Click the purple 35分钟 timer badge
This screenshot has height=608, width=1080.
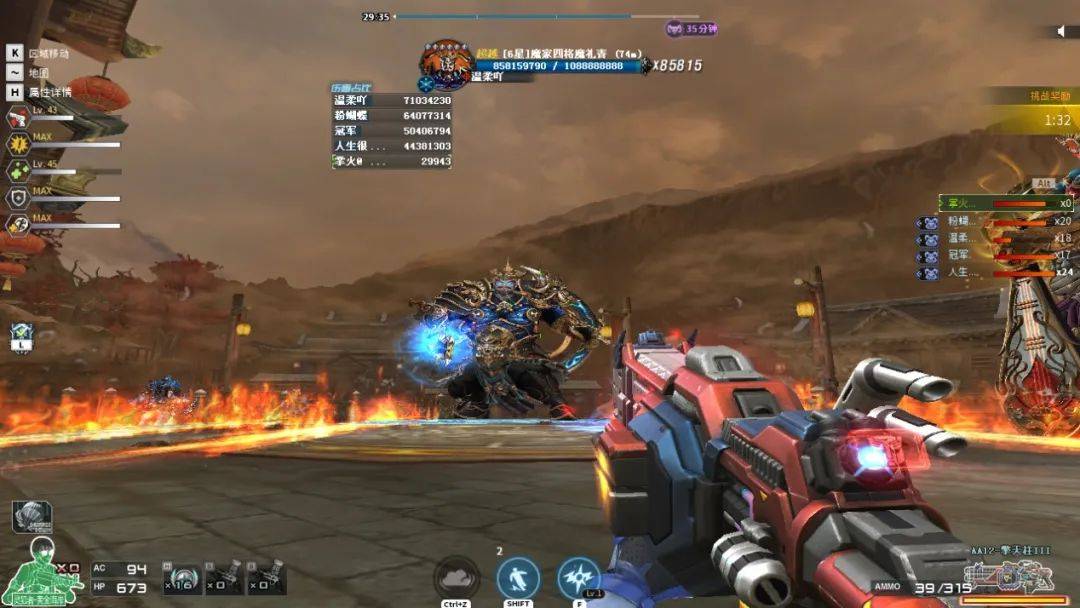[x=692, y=29]
